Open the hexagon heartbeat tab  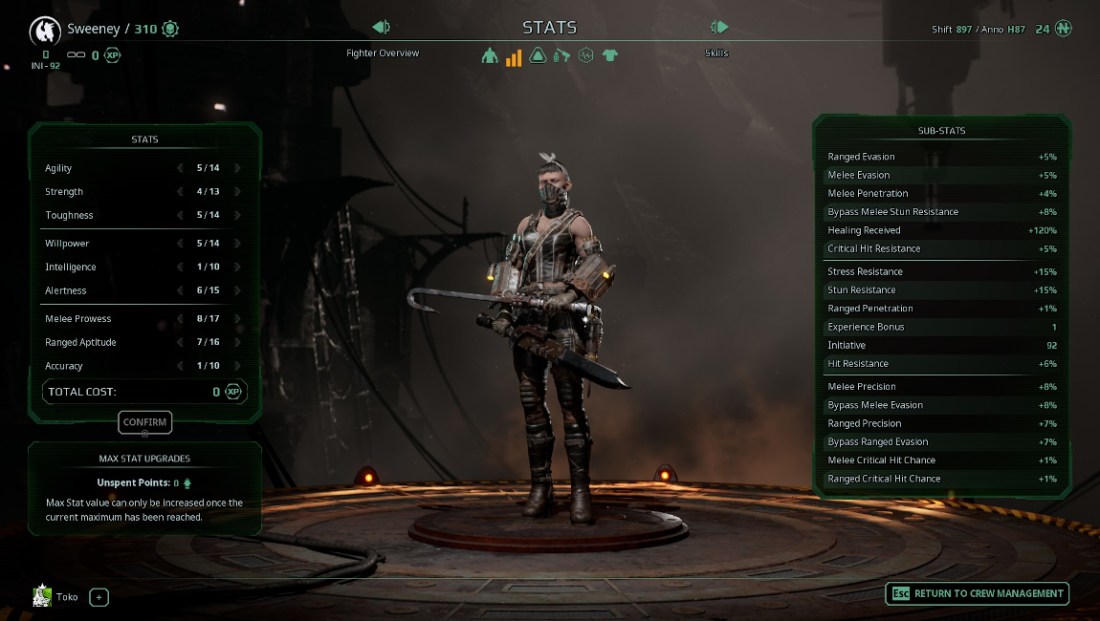point(586,56)
